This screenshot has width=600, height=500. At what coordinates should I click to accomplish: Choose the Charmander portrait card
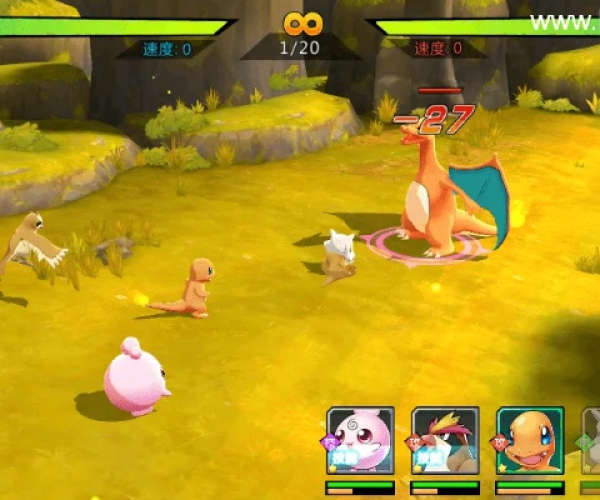click(530, 440)
